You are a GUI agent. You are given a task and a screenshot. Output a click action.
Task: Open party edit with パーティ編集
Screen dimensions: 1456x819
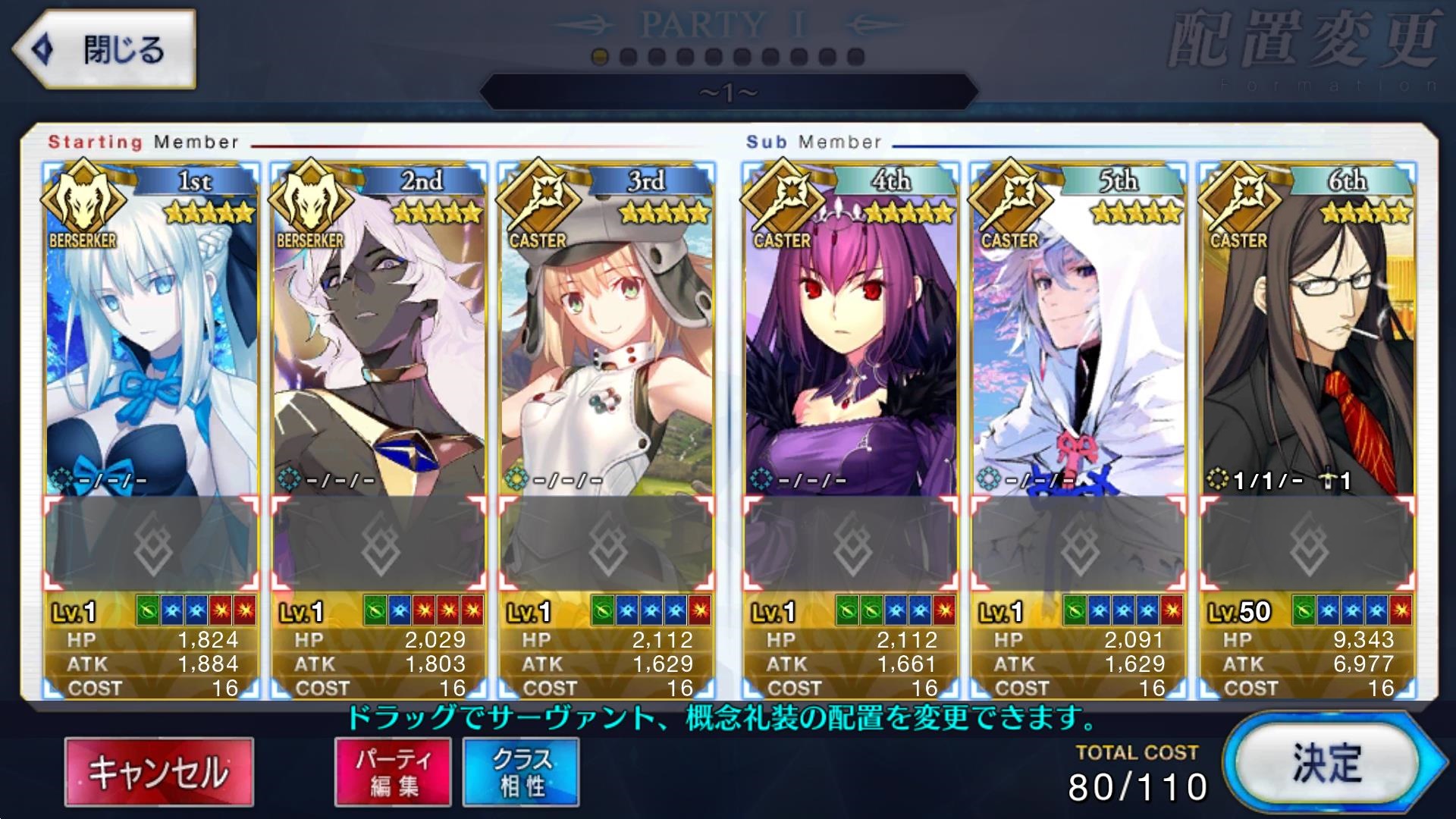point(393,772)
